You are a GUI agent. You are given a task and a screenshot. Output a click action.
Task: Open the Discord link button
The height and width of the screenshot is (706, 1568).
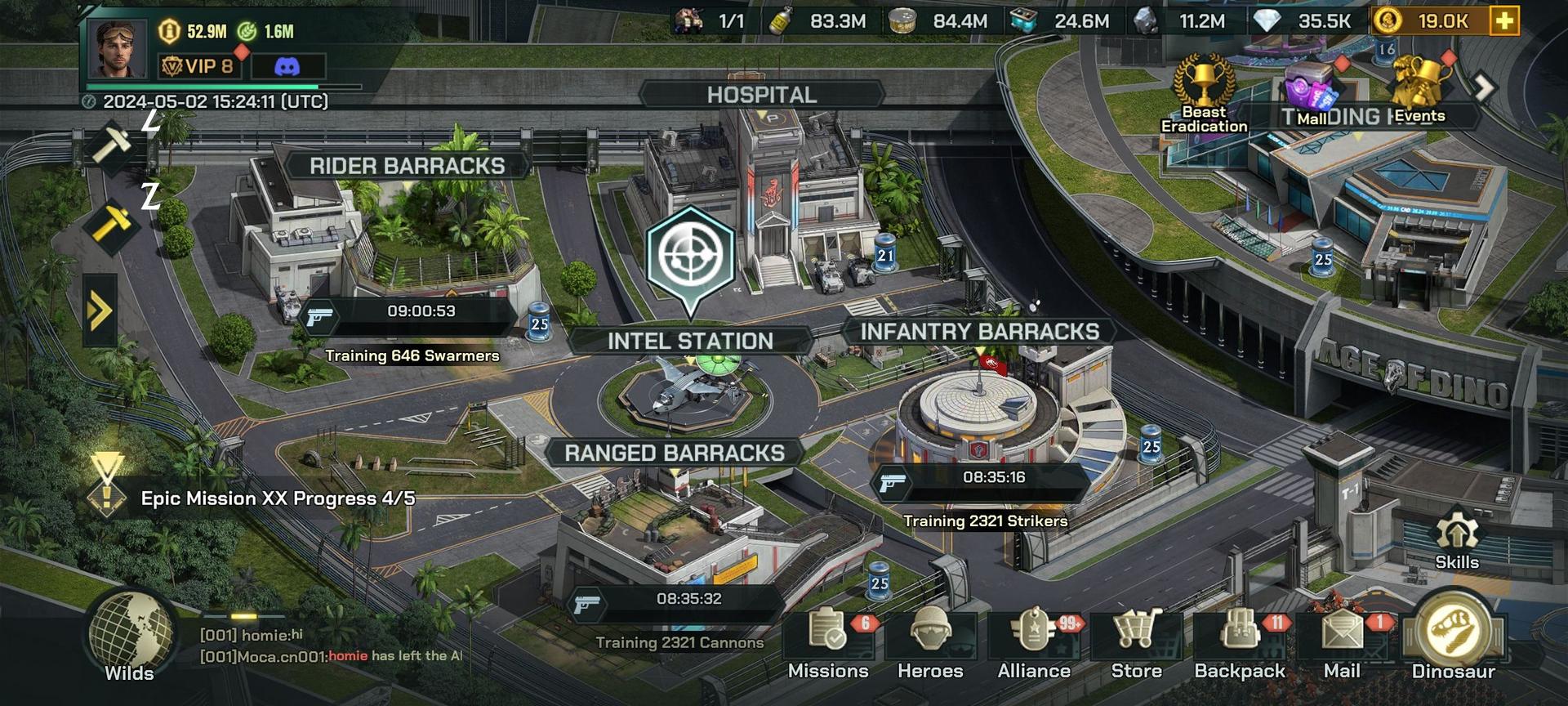click(x=287, y=67)
